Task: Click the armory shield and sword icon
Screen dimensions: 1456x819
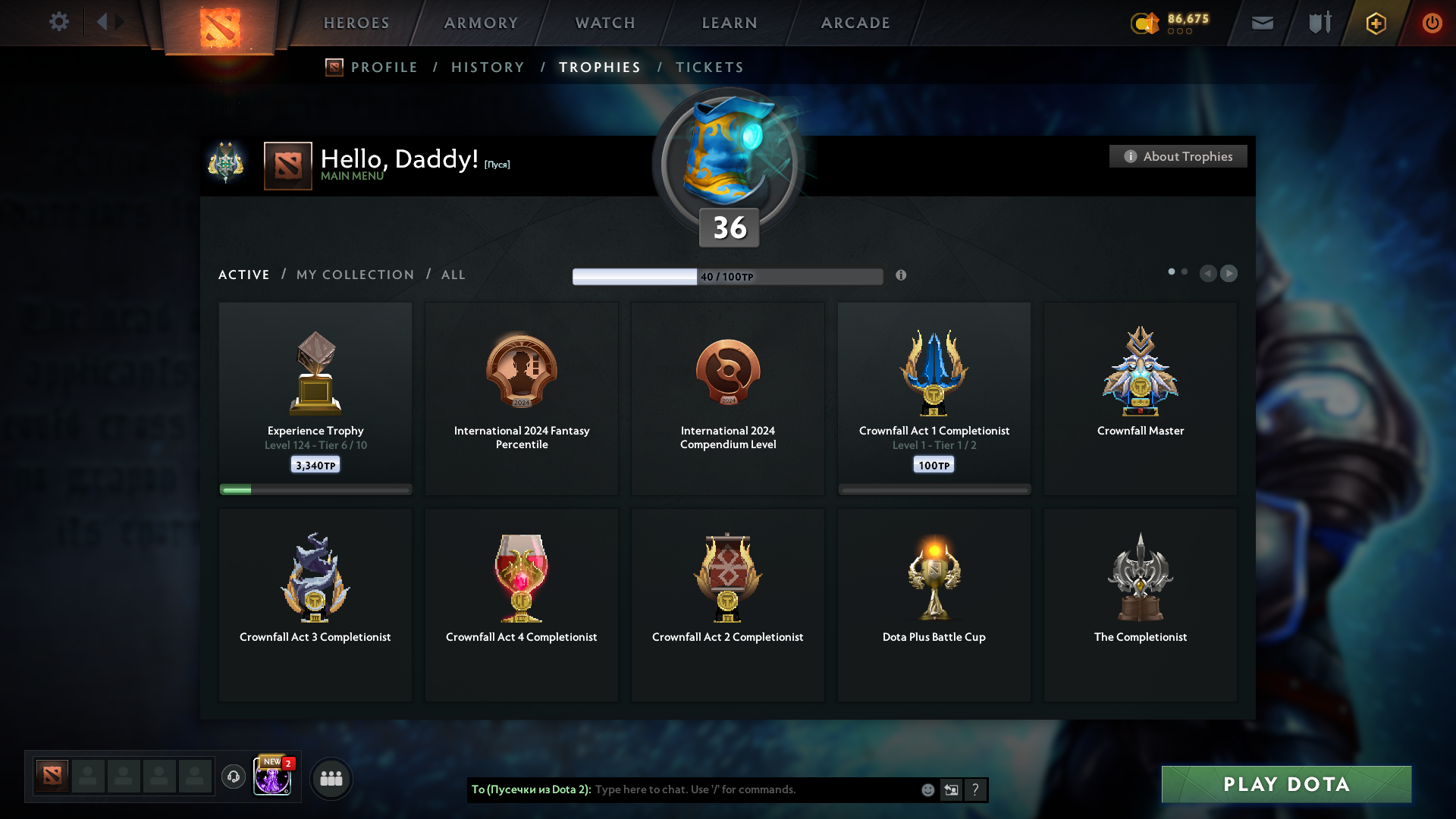Action: (1318, 23)
